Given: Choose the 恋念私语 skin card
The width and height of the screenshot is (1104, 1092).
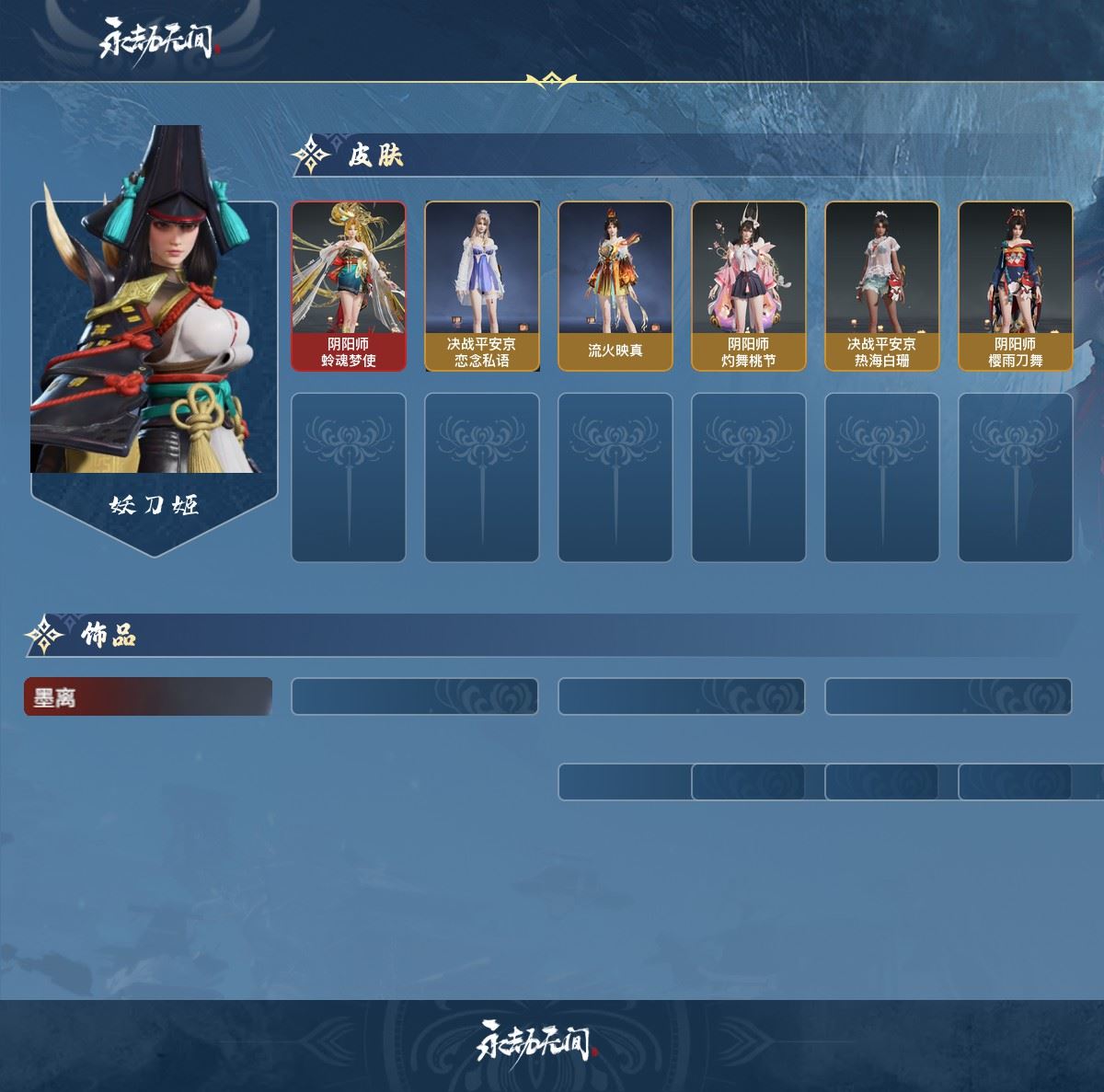Looking at the screenshot, I should [482, 286].
